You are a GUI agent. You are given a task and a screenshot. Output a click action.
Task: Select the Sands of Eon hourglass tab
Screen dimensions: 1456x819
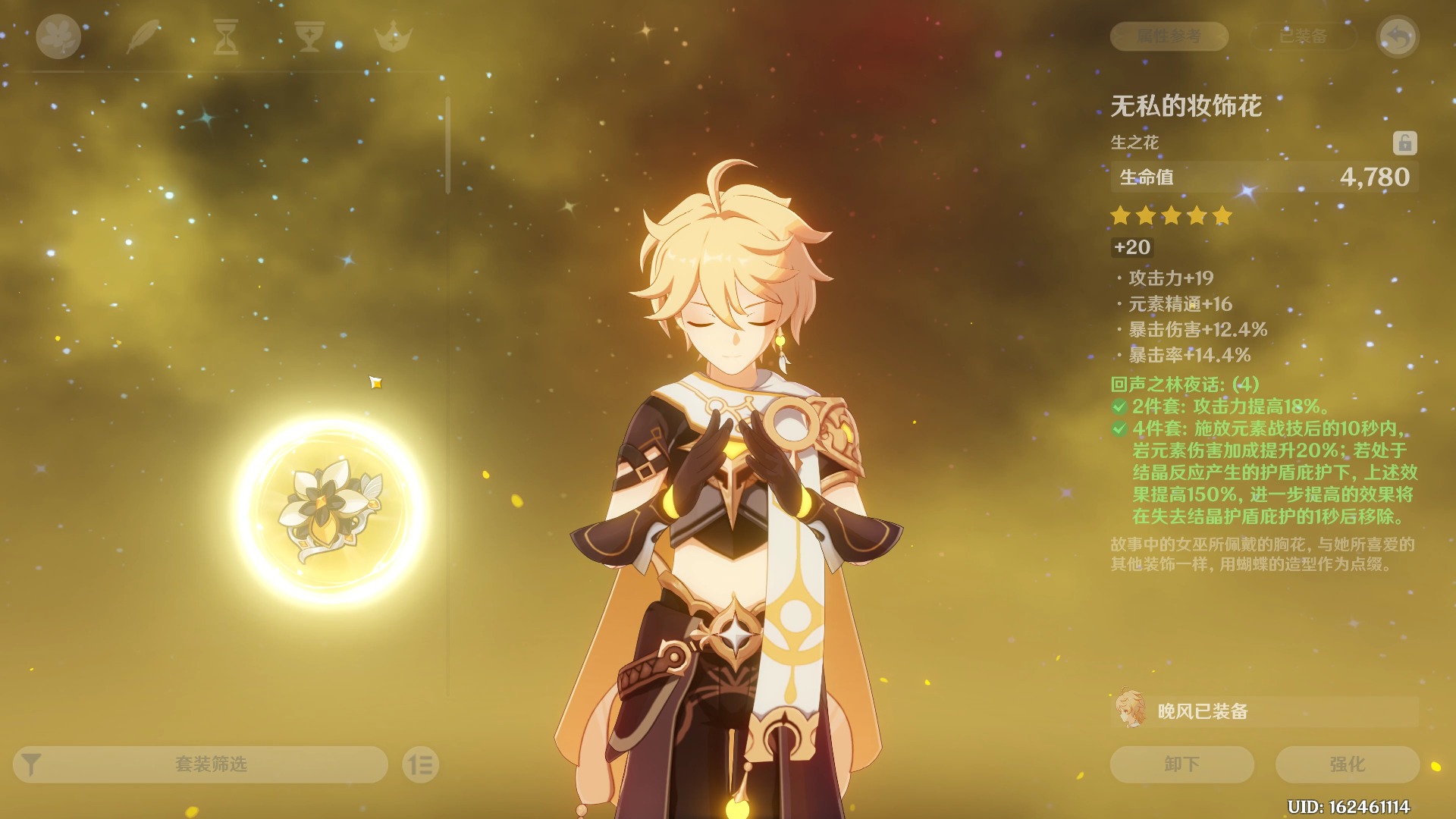(225, 36)
